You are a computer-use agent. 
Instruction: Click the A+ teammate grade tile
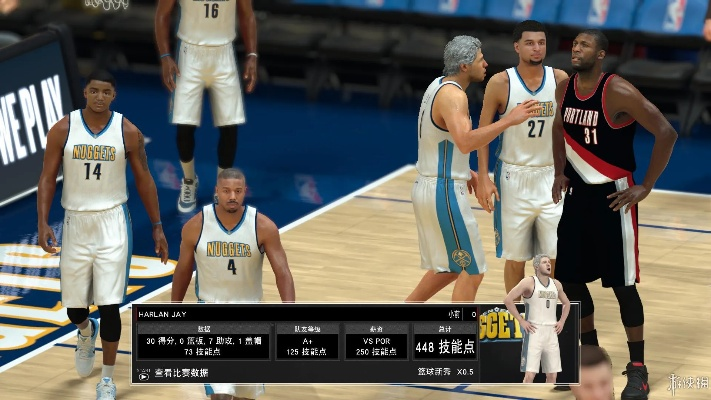tap(307, 341)
